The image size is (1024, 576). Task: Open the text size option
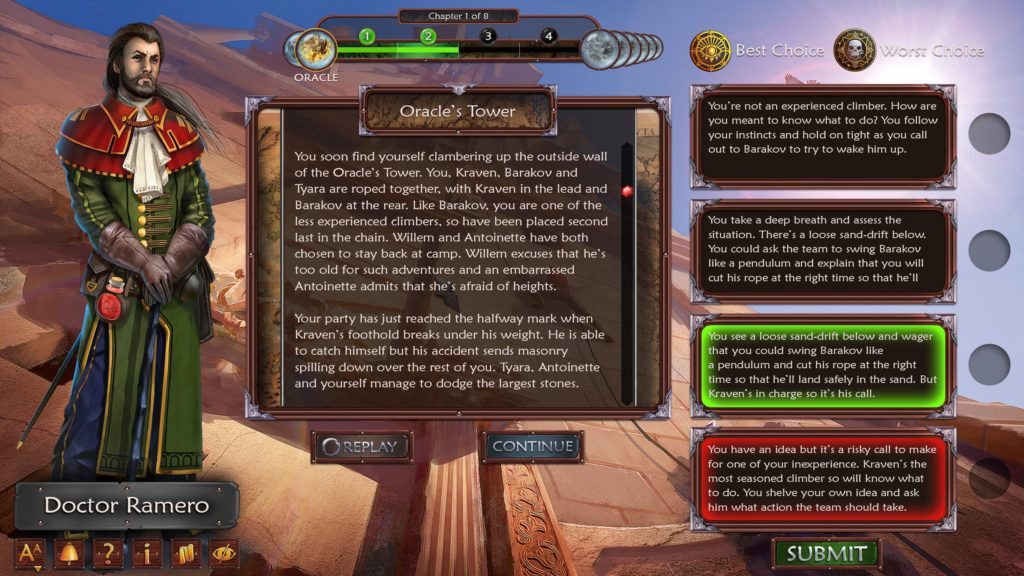pos(28,553)
